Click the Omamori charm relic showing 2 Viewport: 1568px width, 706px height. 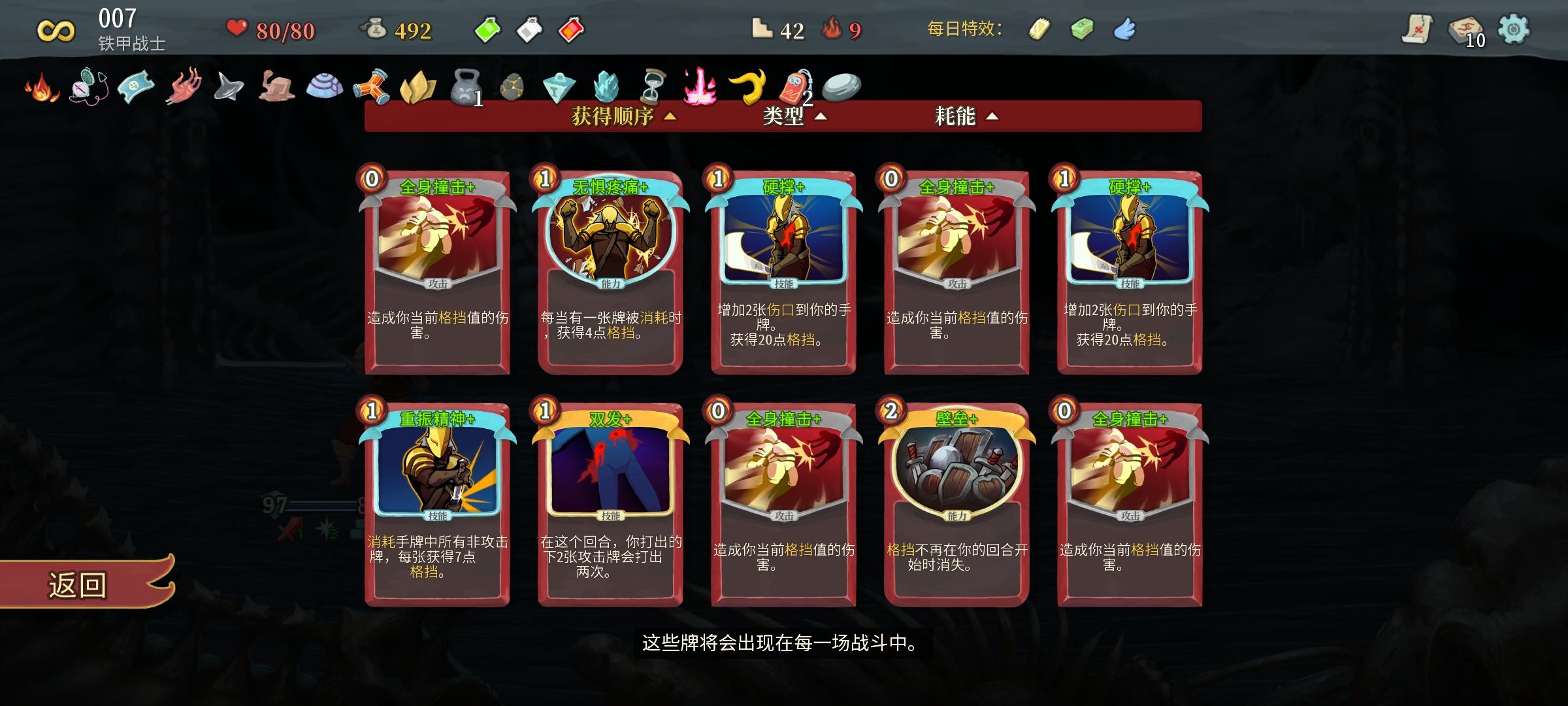792,88
